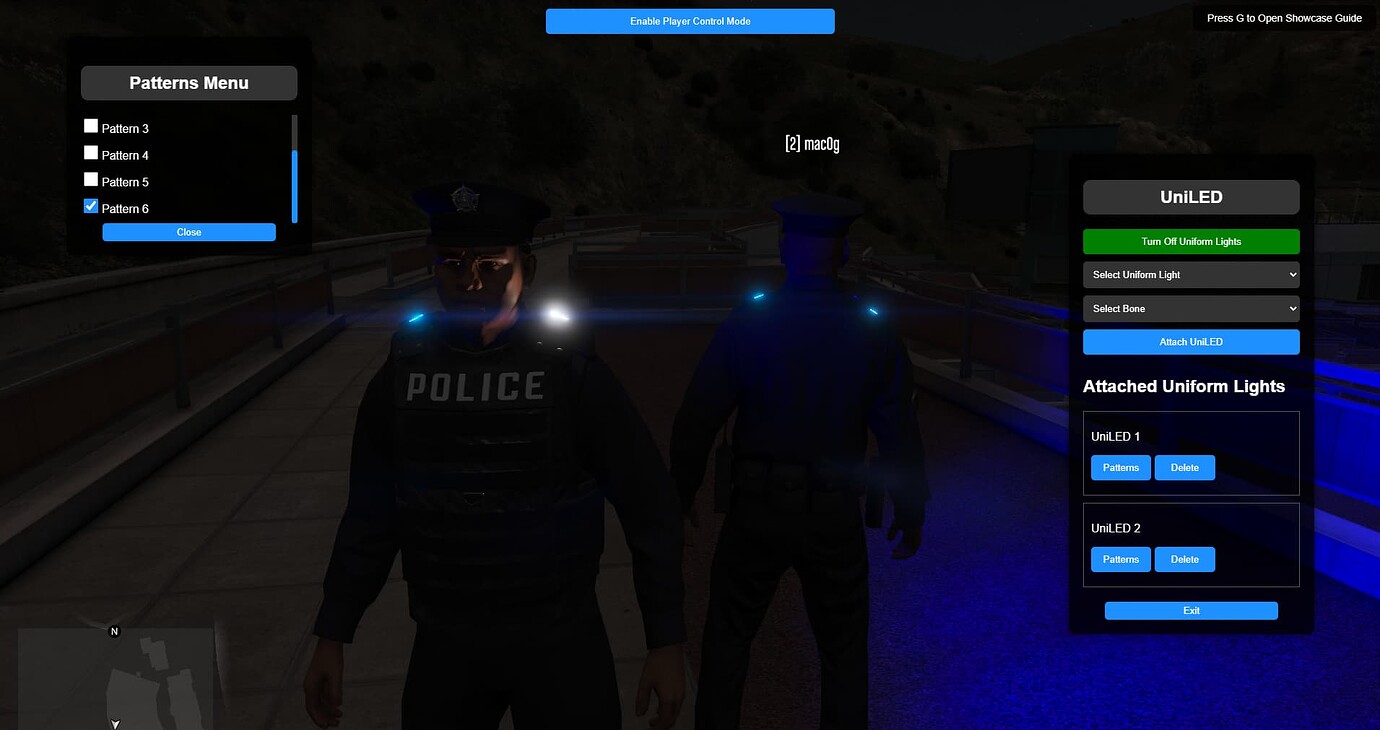The width and height of the screenshot is (1380, 730).
Task: Expand the Select Bone dropdown
Action: pos(1191,308)
